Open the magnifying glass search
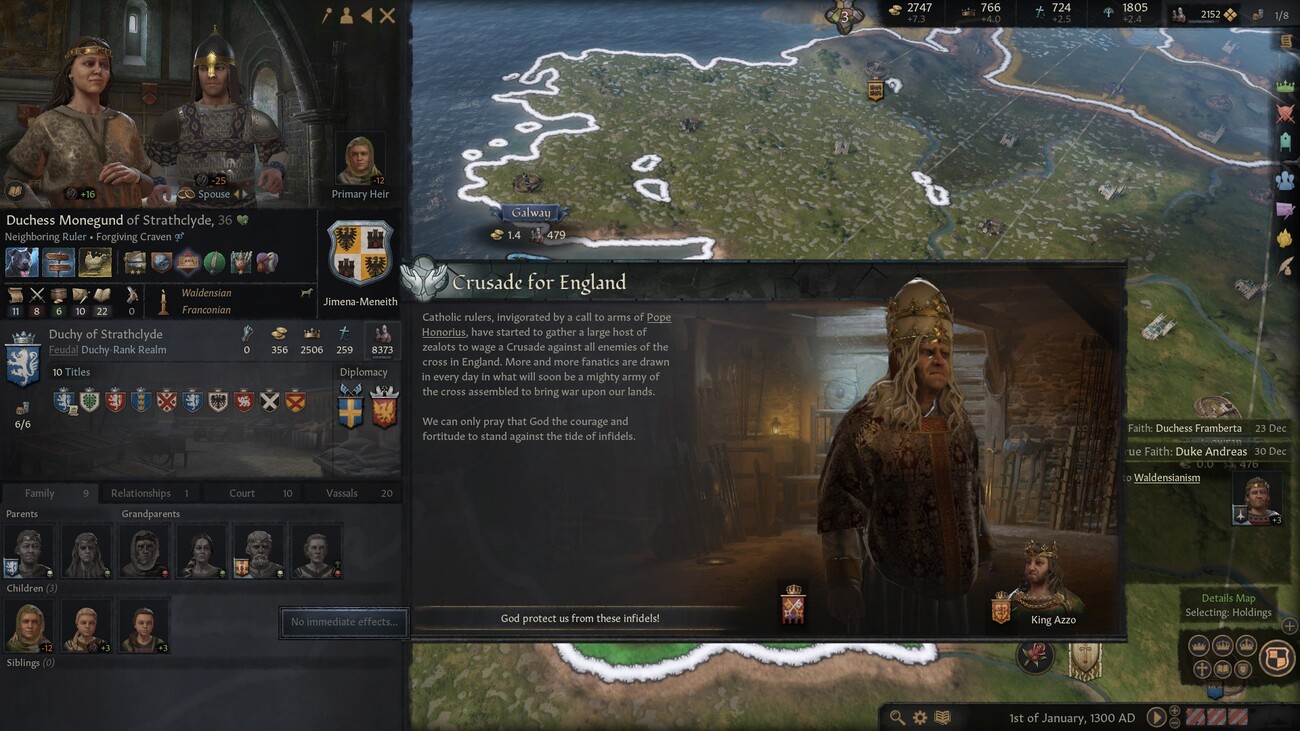 point(897,717)
